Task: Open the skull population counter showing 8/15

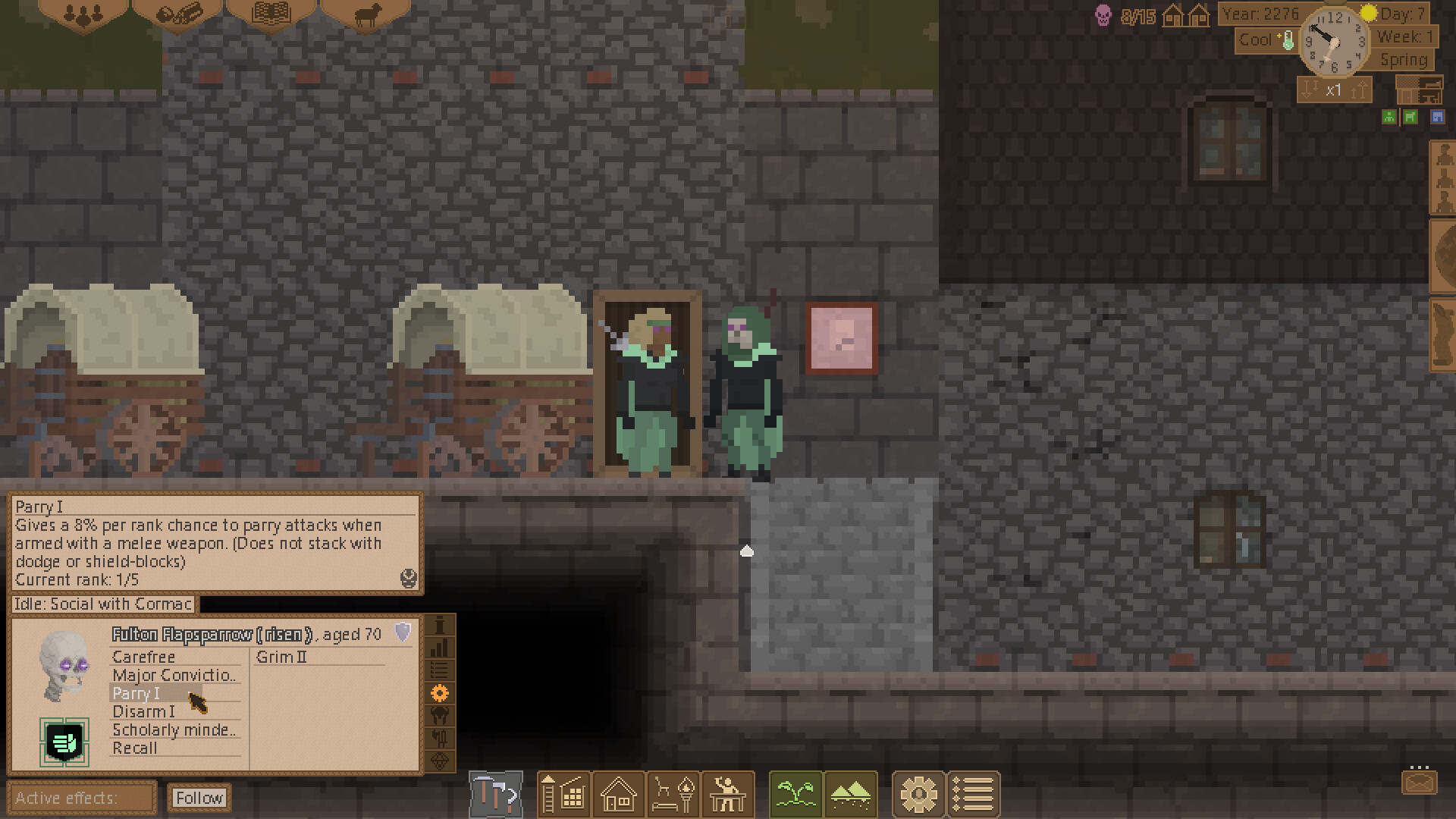Action: [x=1122, y=14]
